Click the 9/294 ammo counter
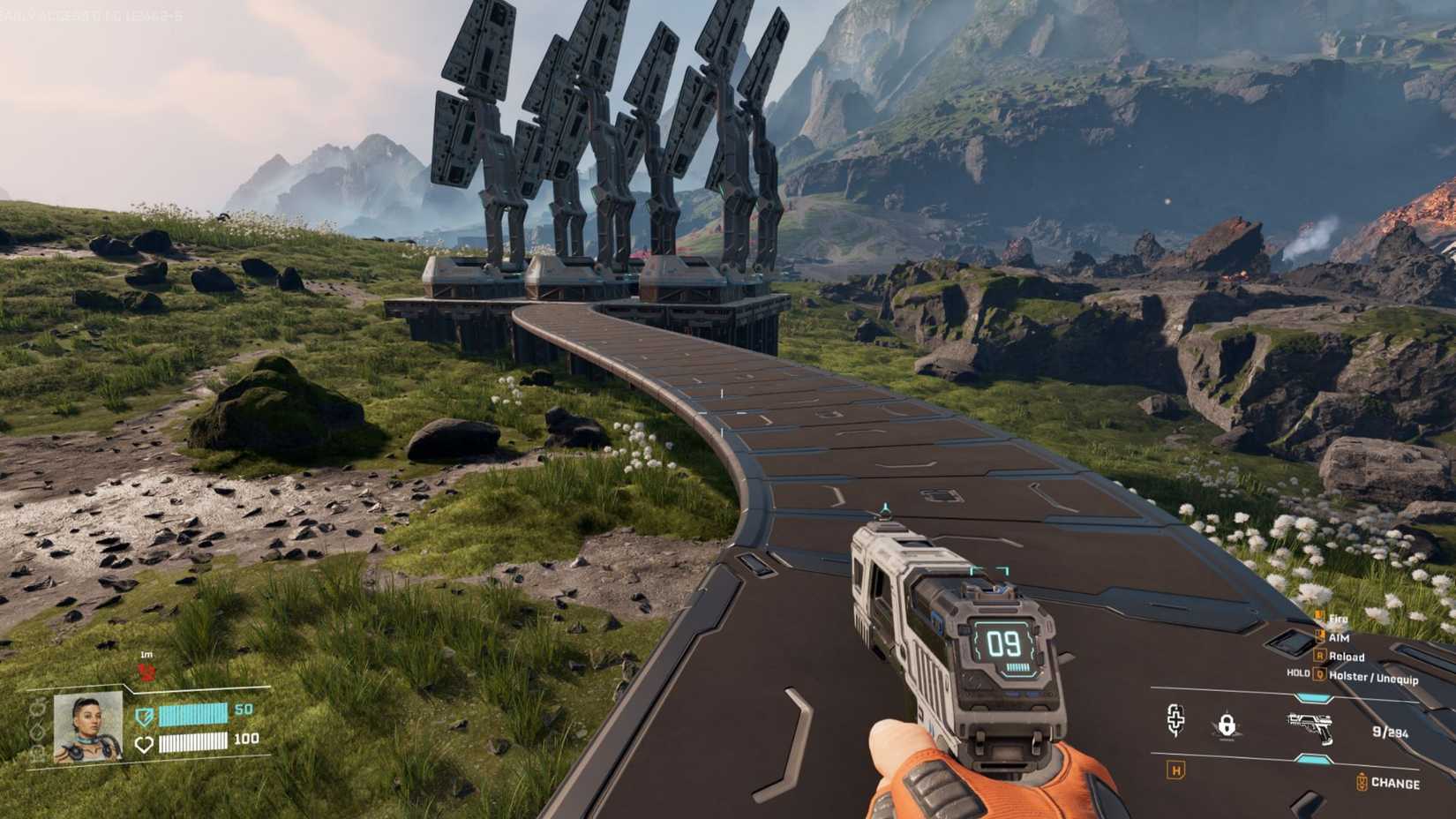The image size is (1456, 819). [x=1390, y=733]
